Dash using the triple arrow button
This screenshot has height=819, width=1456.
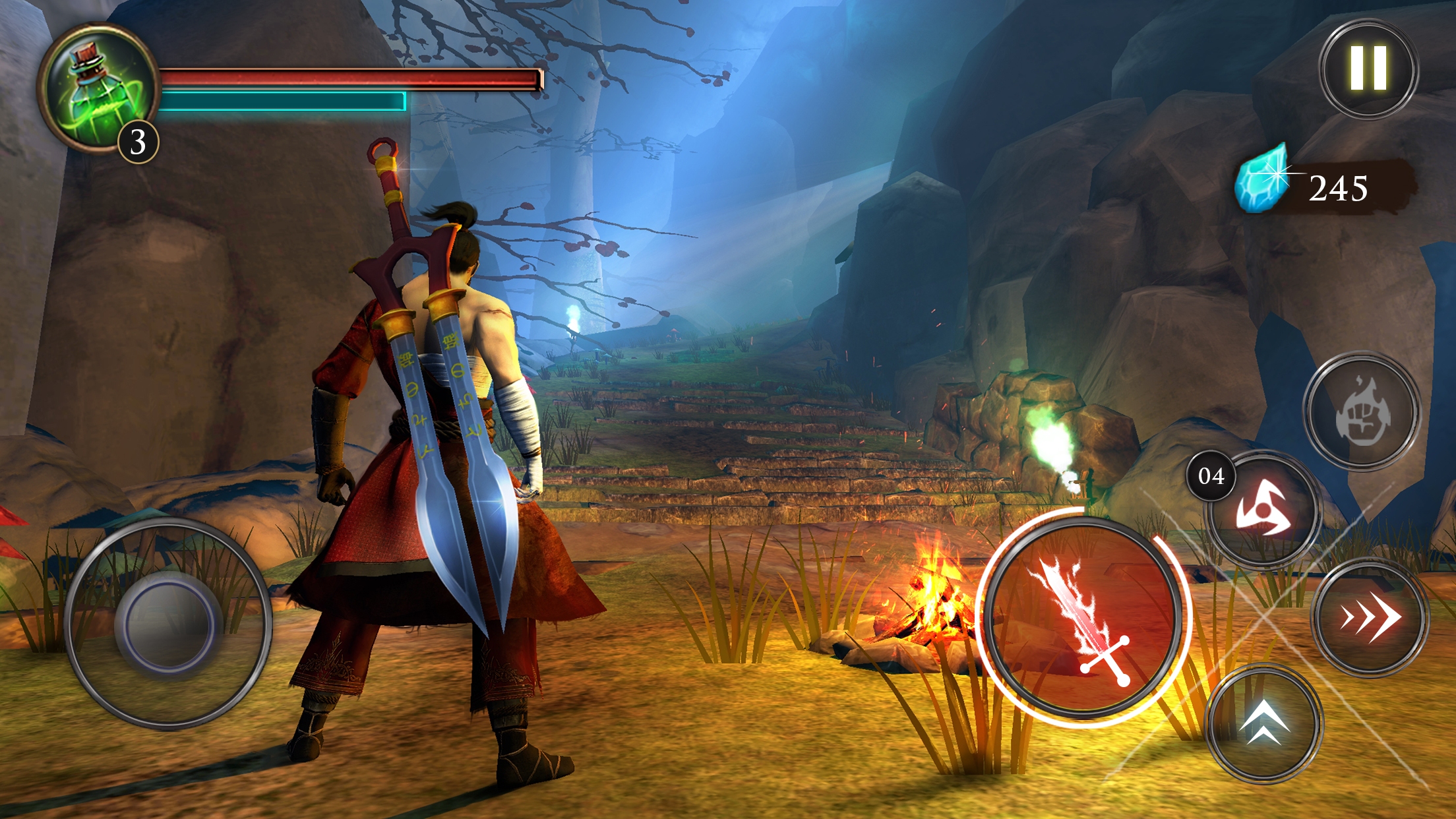[1370, 617]
